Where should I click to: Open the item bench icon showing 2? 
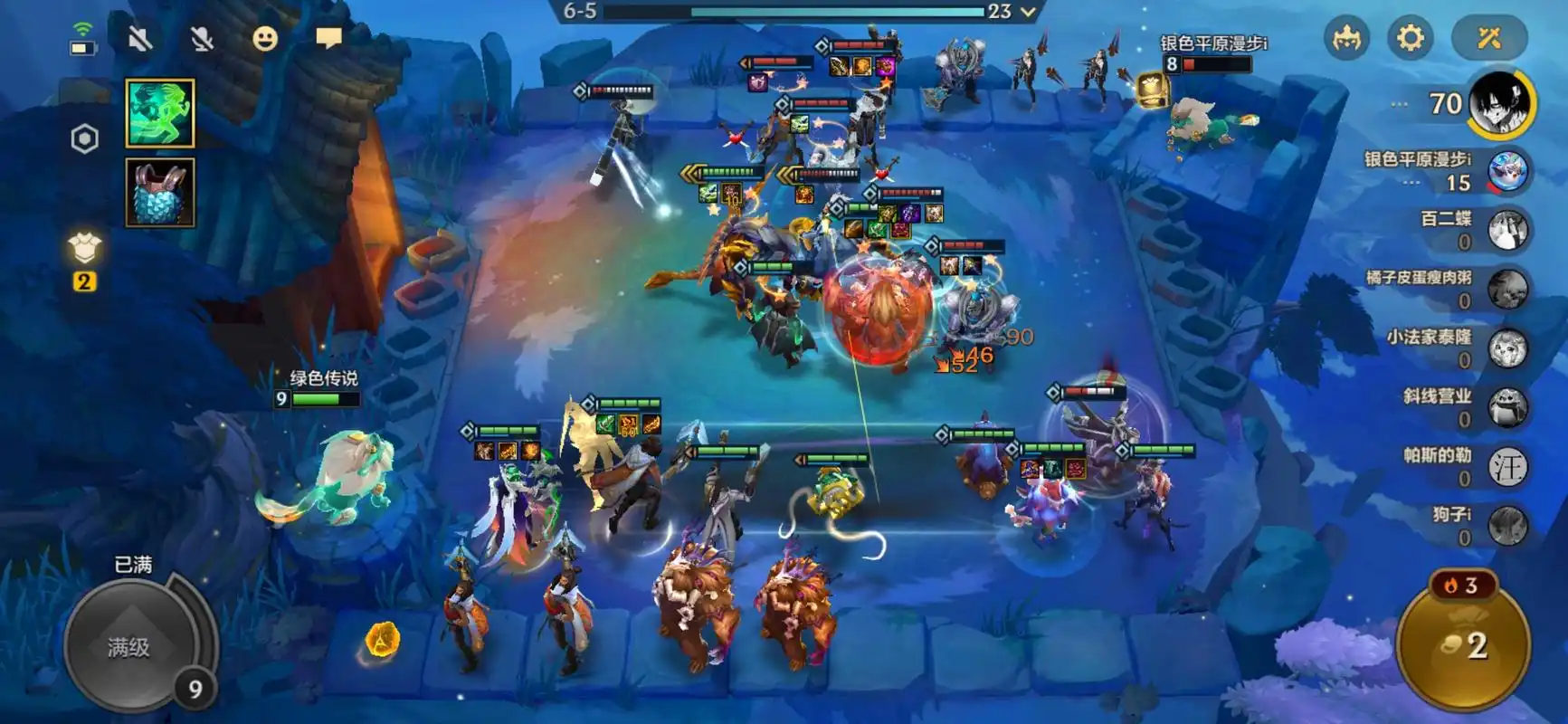pyautogui.click(x=84, y=258)
